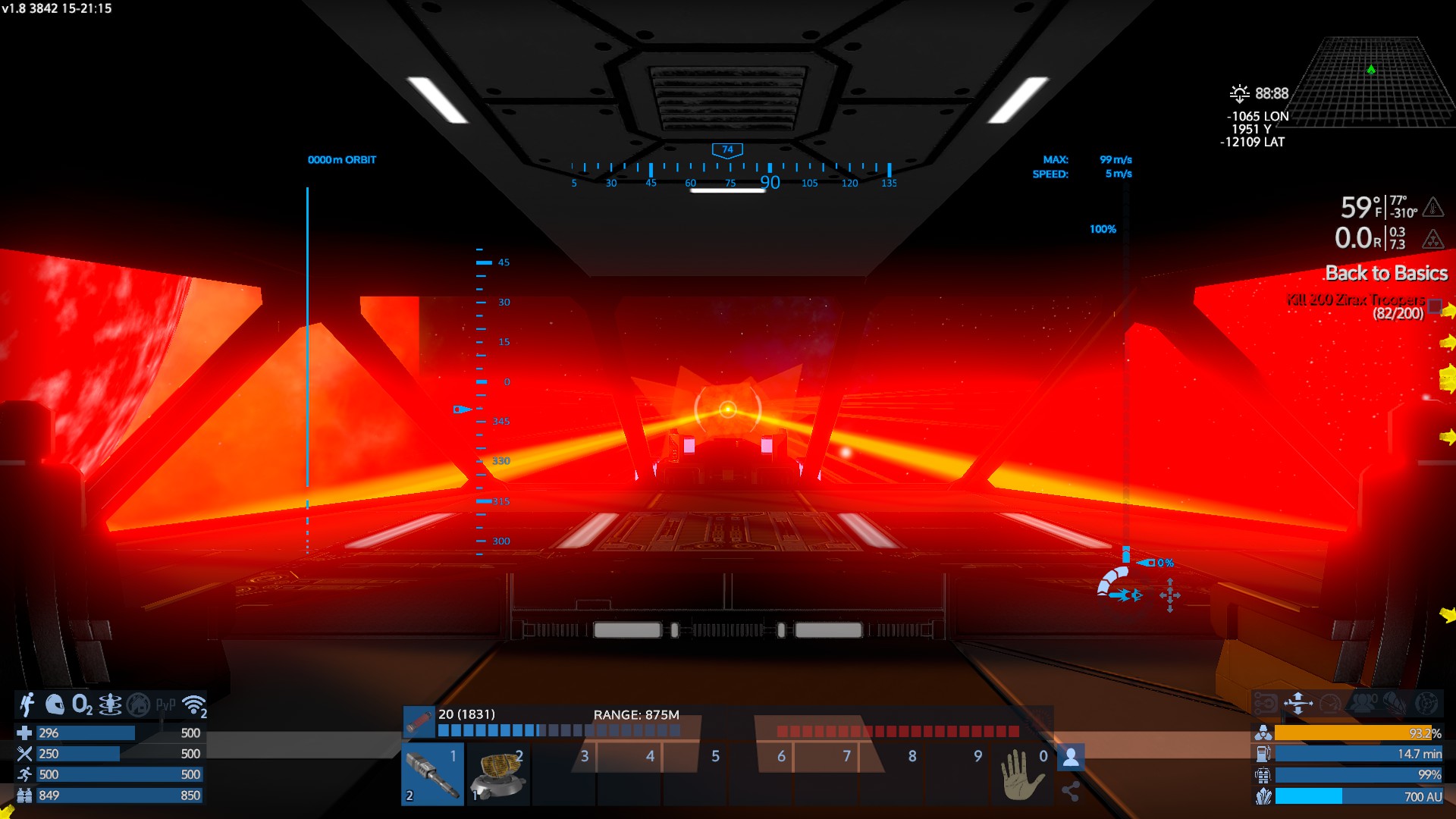The image size is (1456, 819).
Task: Click the wifi signal status icon
Action: pos(195,704)
